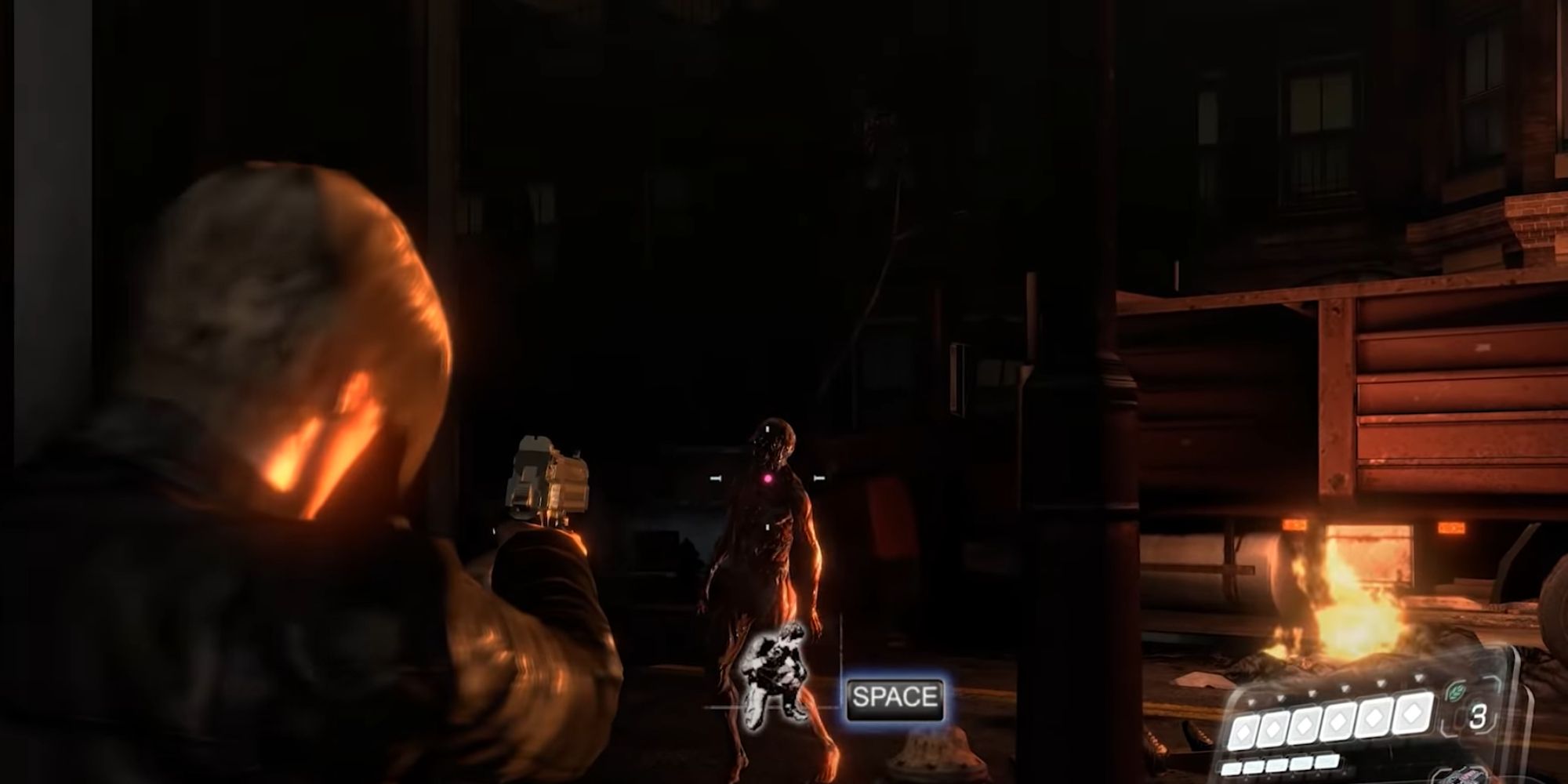The height and width of the screenshot is (784, 1568).
Task: Toggle the first stamina block below health bar
Action: point(1231,768)
